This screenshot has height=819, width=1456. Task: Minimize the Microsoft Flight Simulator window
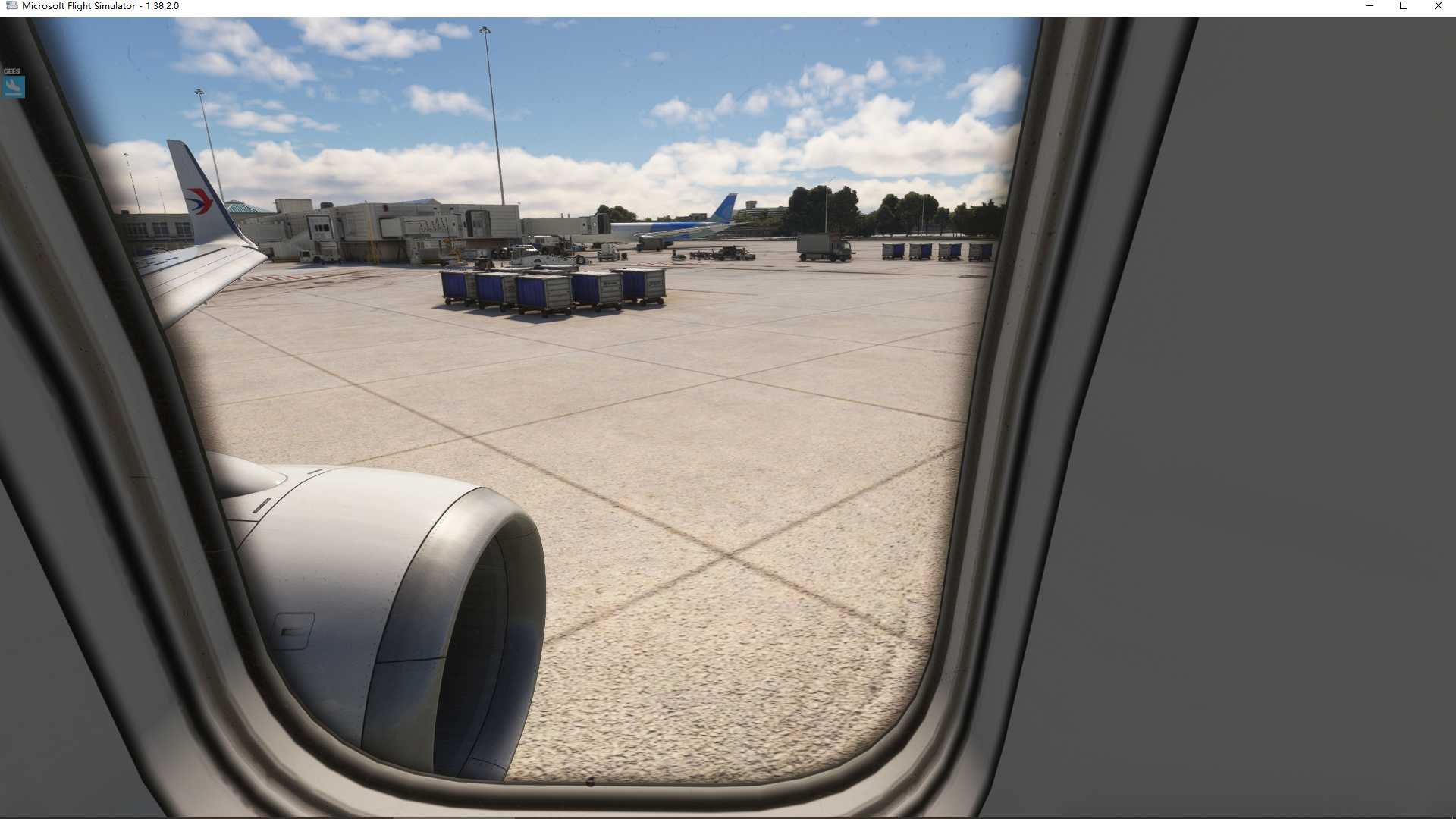[1370, 6]
